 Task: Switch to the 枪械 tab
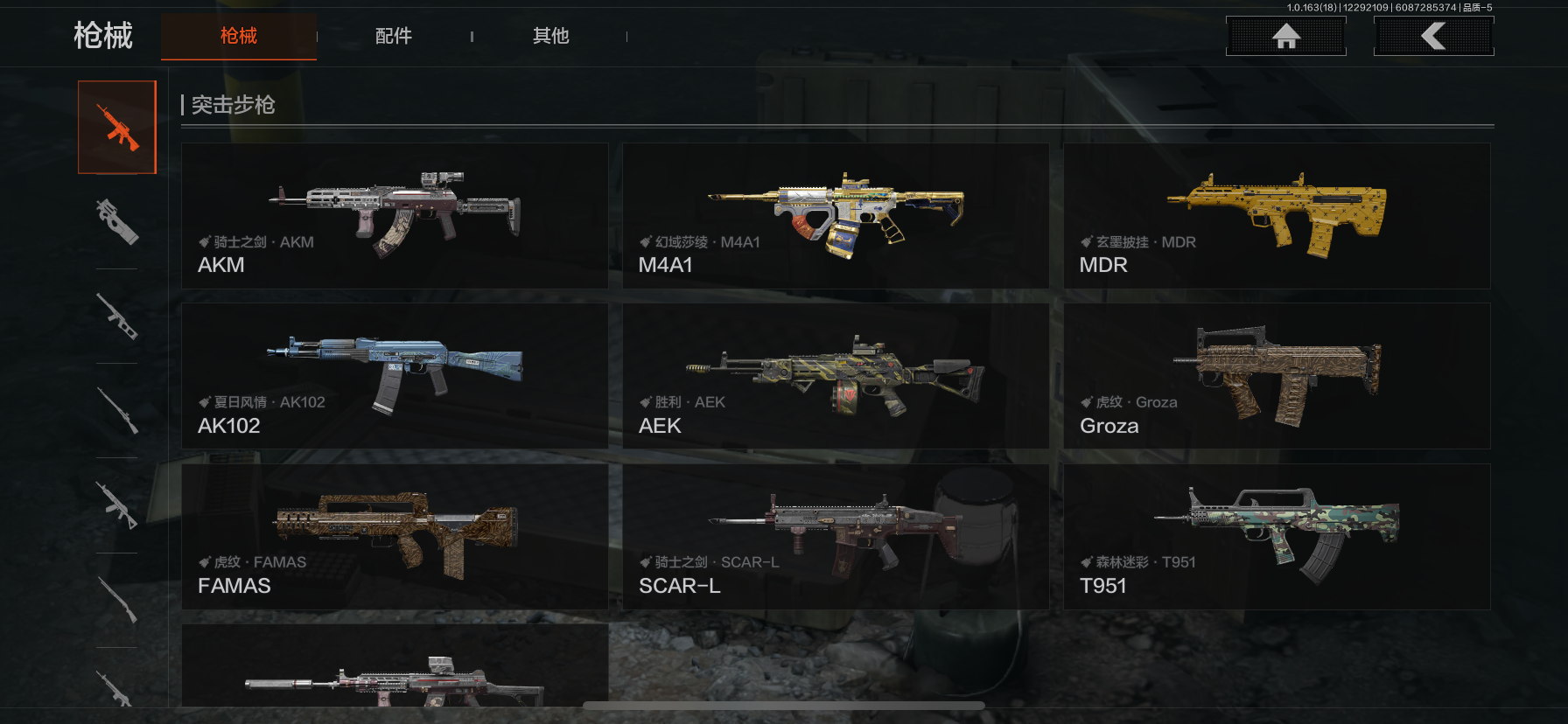pos(238,36)
